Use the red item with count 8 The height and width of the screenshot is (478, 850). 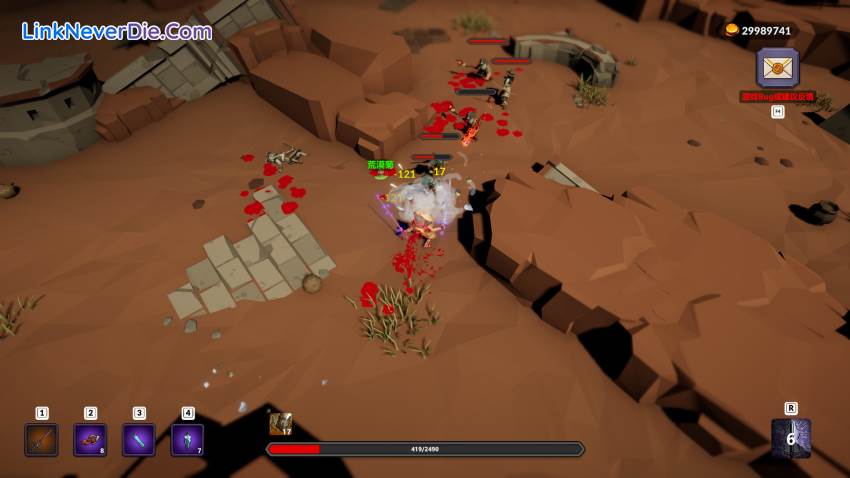tap(90, 439)
